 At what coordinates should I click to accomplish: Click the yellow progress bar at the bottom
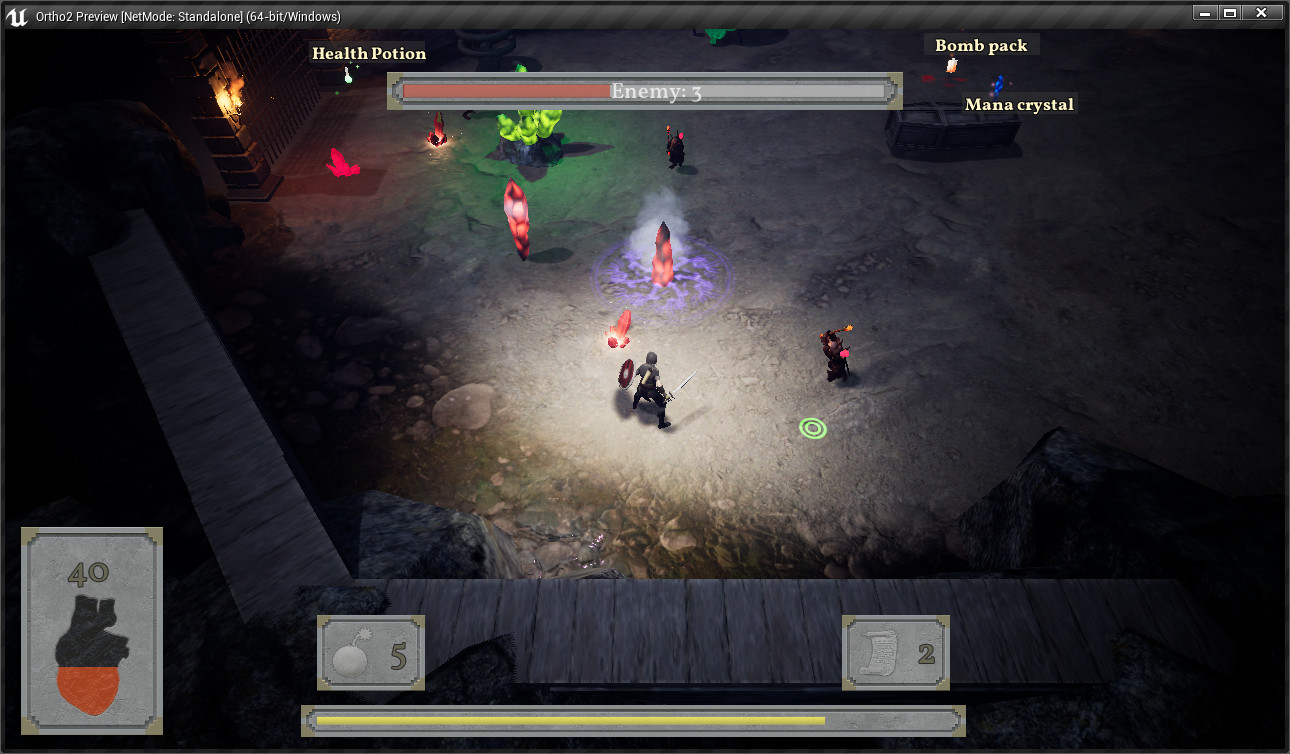pos(633,720)
